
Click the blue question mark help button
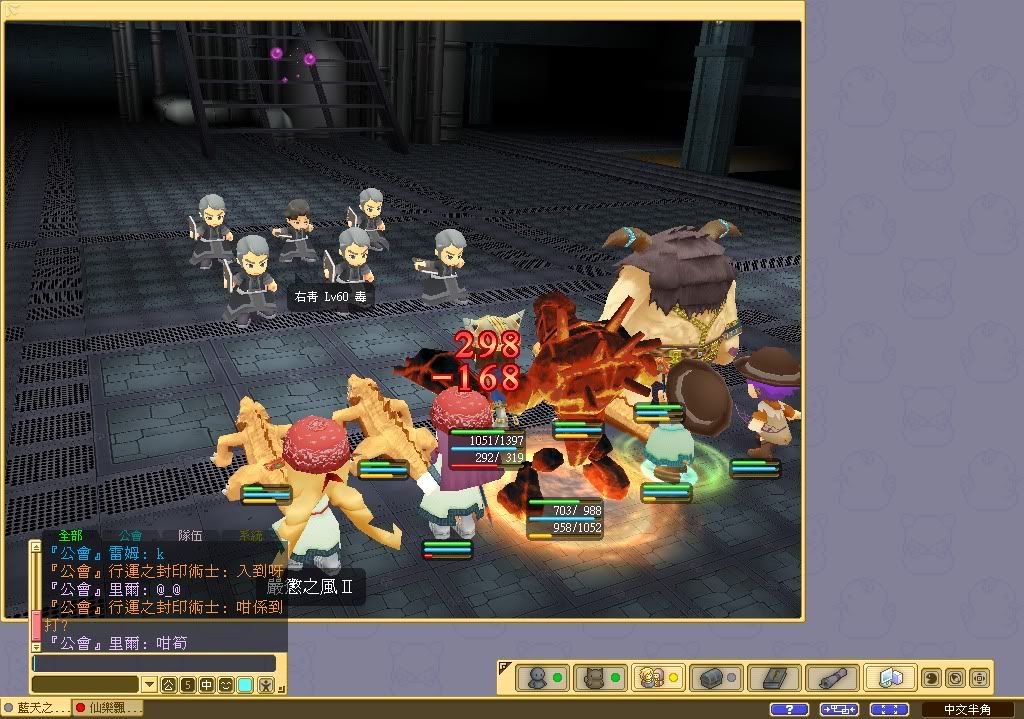[x=789, y=709]
